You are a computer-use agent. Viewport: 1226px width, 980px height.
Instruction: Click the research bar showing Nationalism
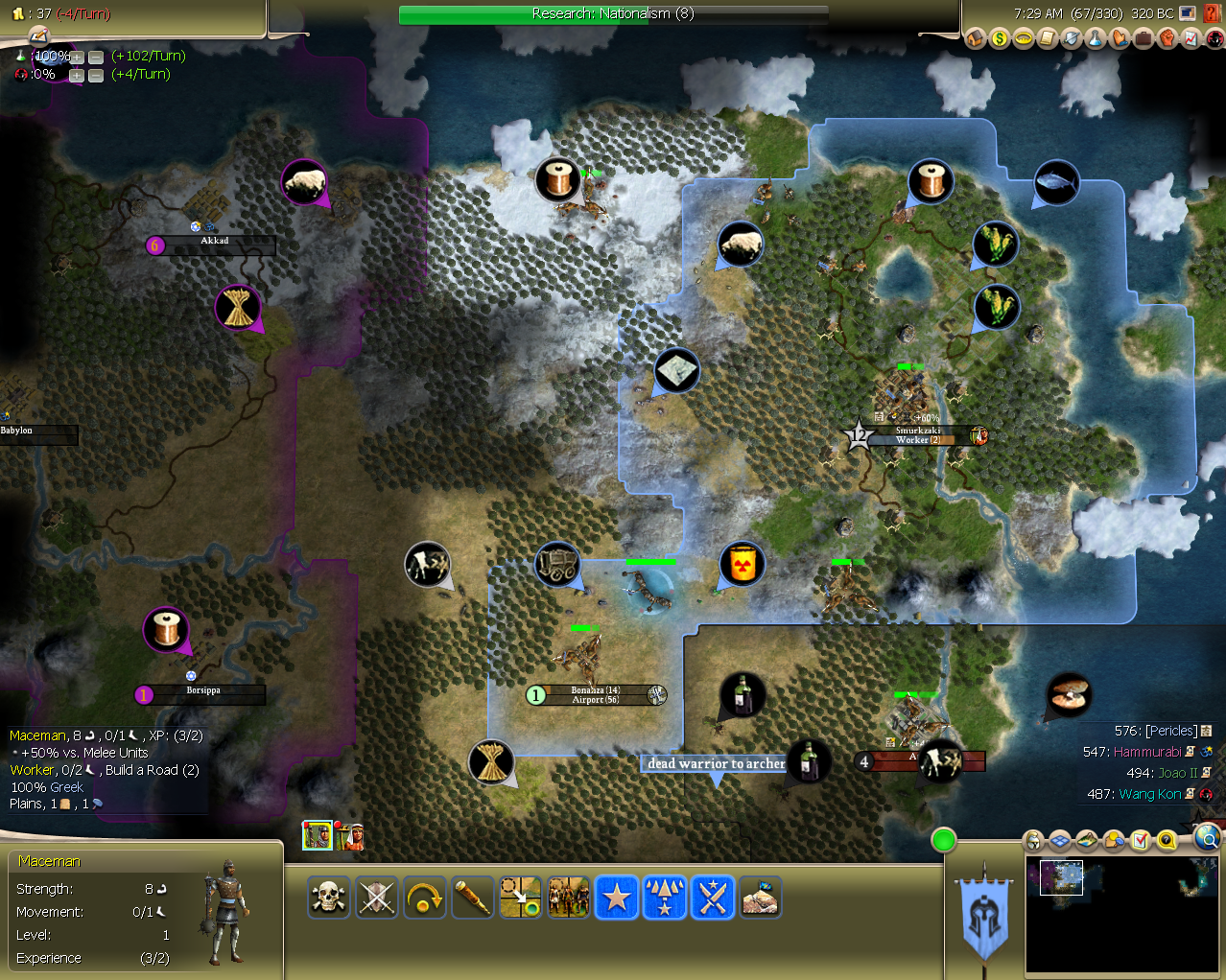coord(613,14)
